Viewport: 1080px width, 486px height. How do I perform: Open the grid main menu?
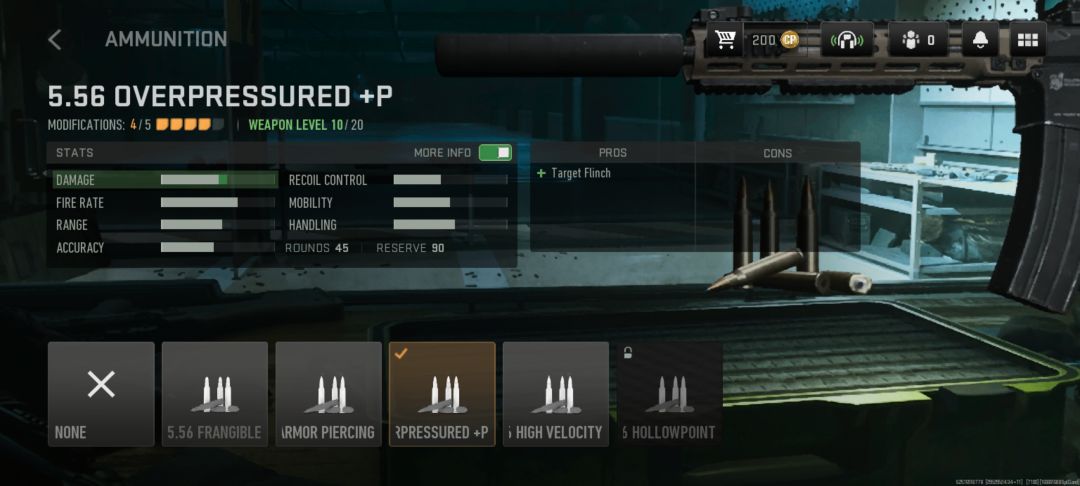point(1028,40)
